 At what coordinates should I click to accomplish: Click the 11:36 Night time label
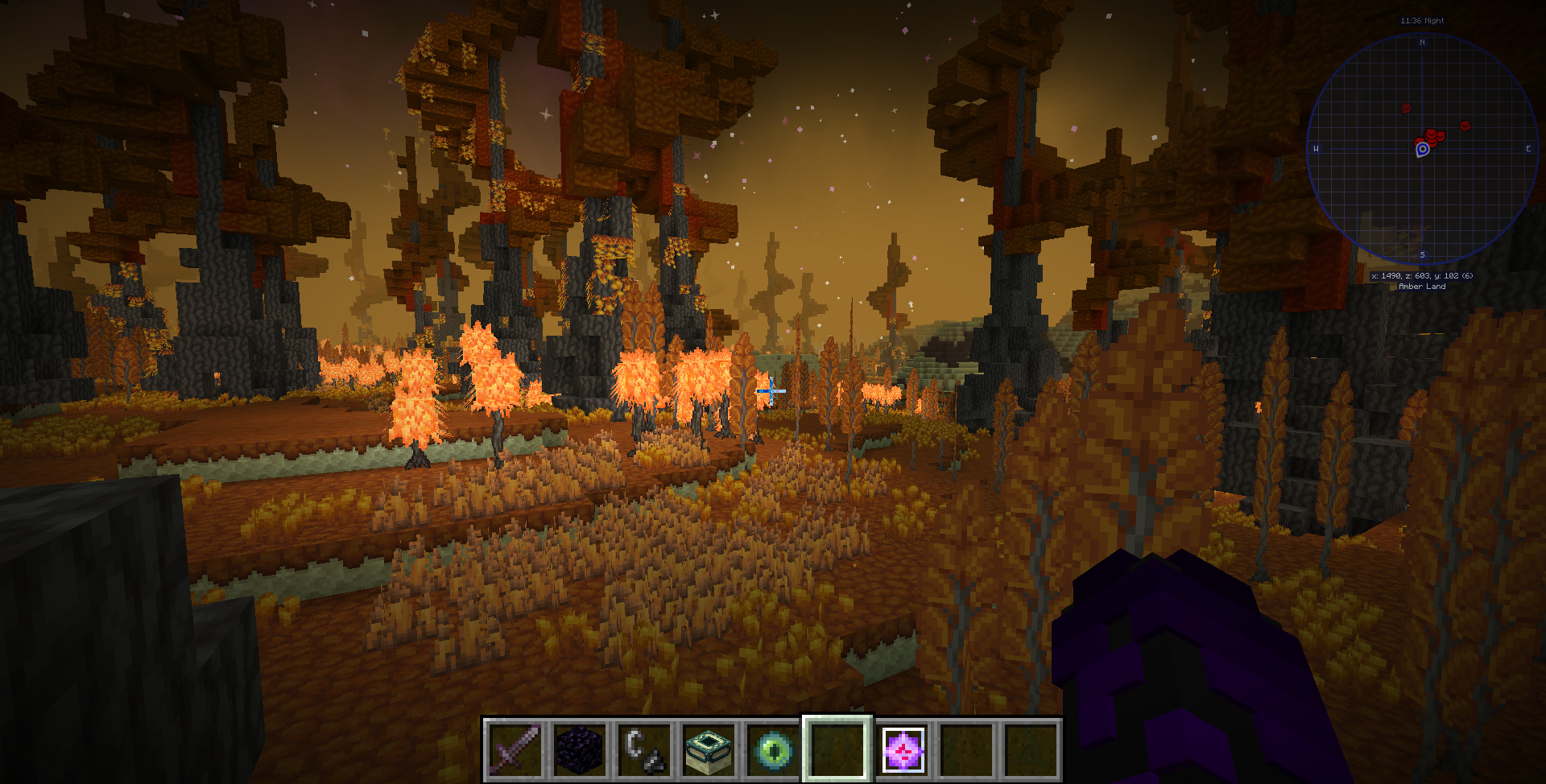(x=1424, y=21)
